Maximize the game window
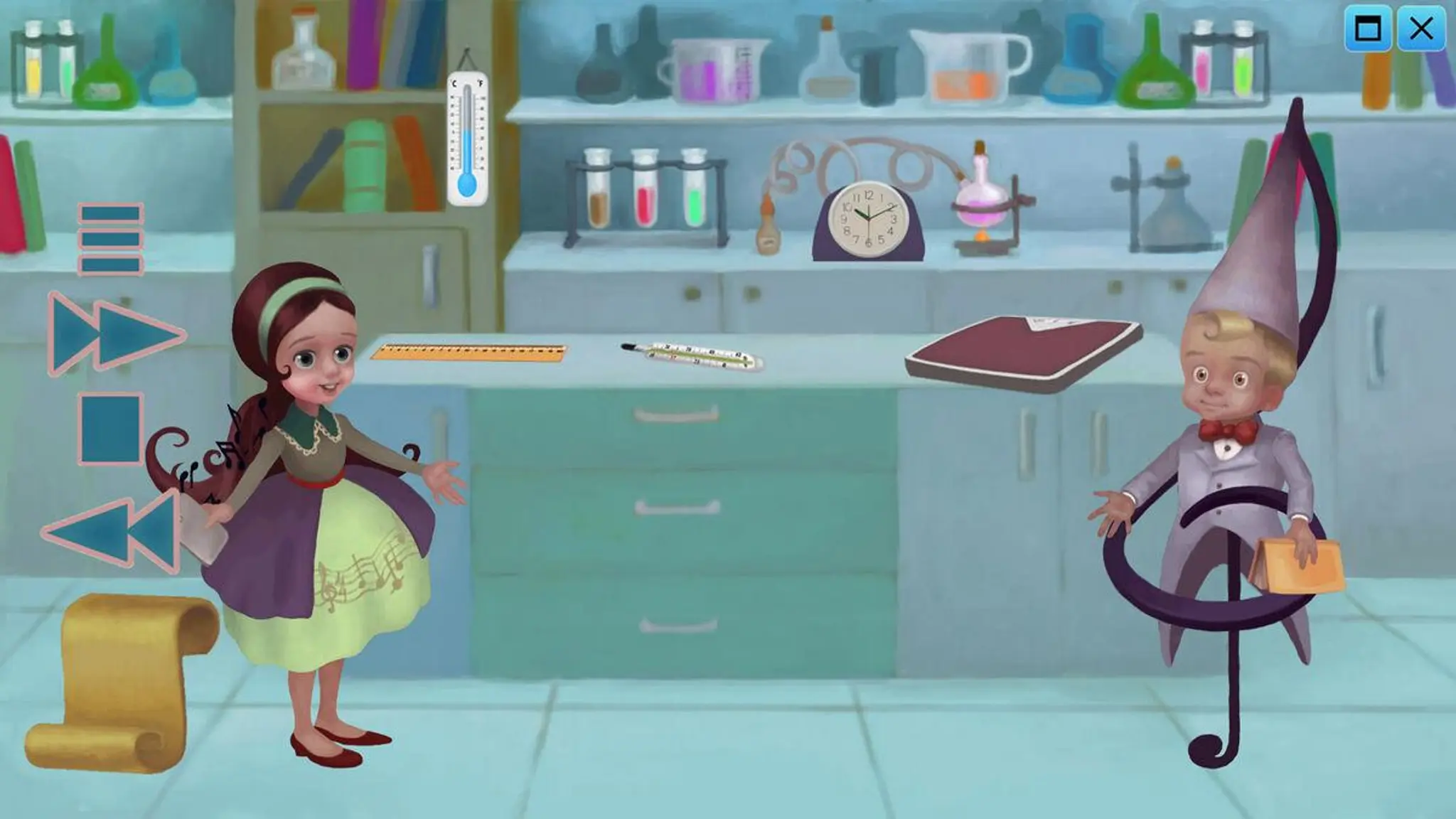This screenshot has height=819, width=1456. [x=1368, y=29]
